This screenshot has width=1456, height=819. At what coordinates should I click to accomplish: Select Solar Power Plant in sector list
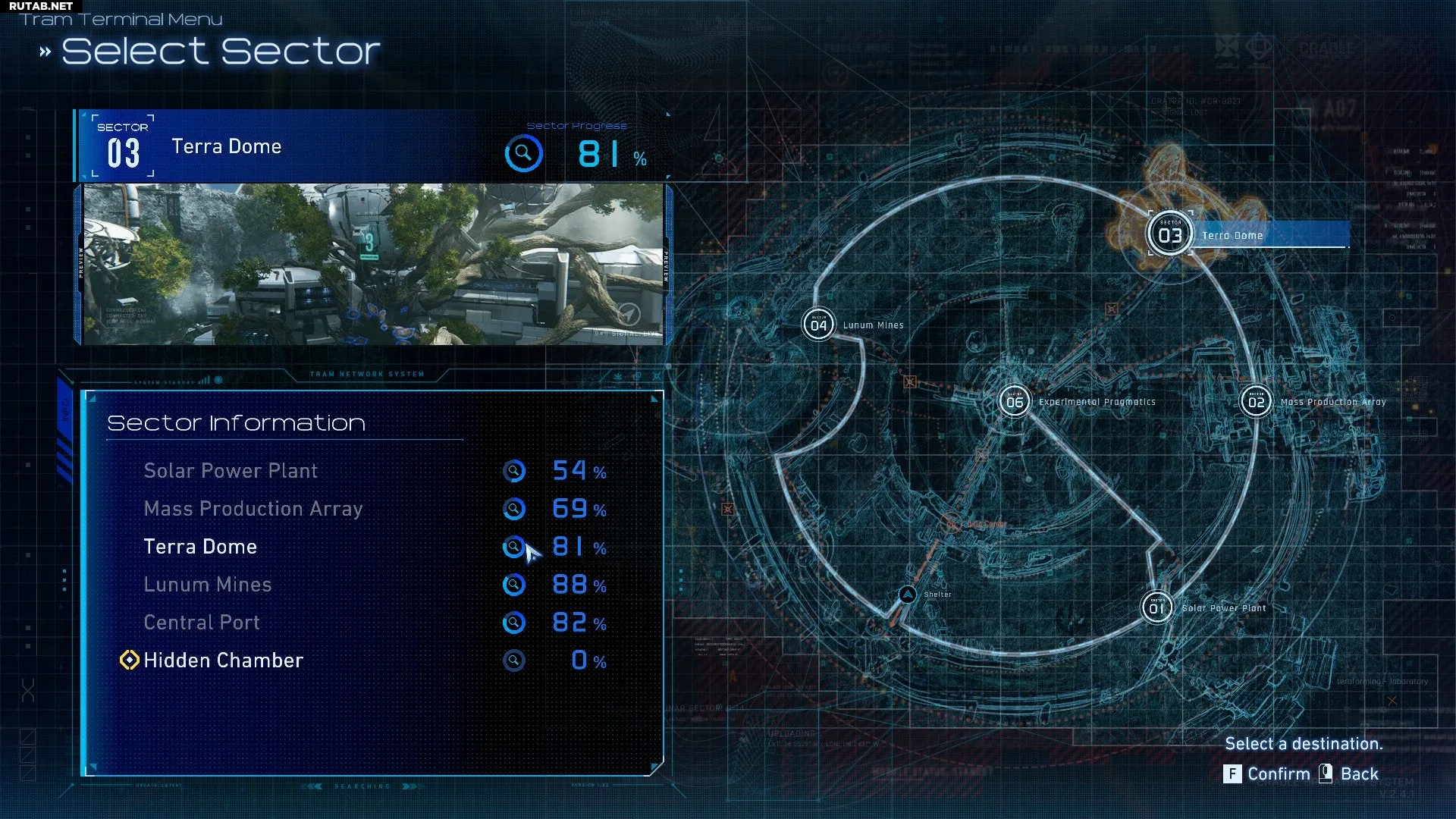(x=231, y=471)
